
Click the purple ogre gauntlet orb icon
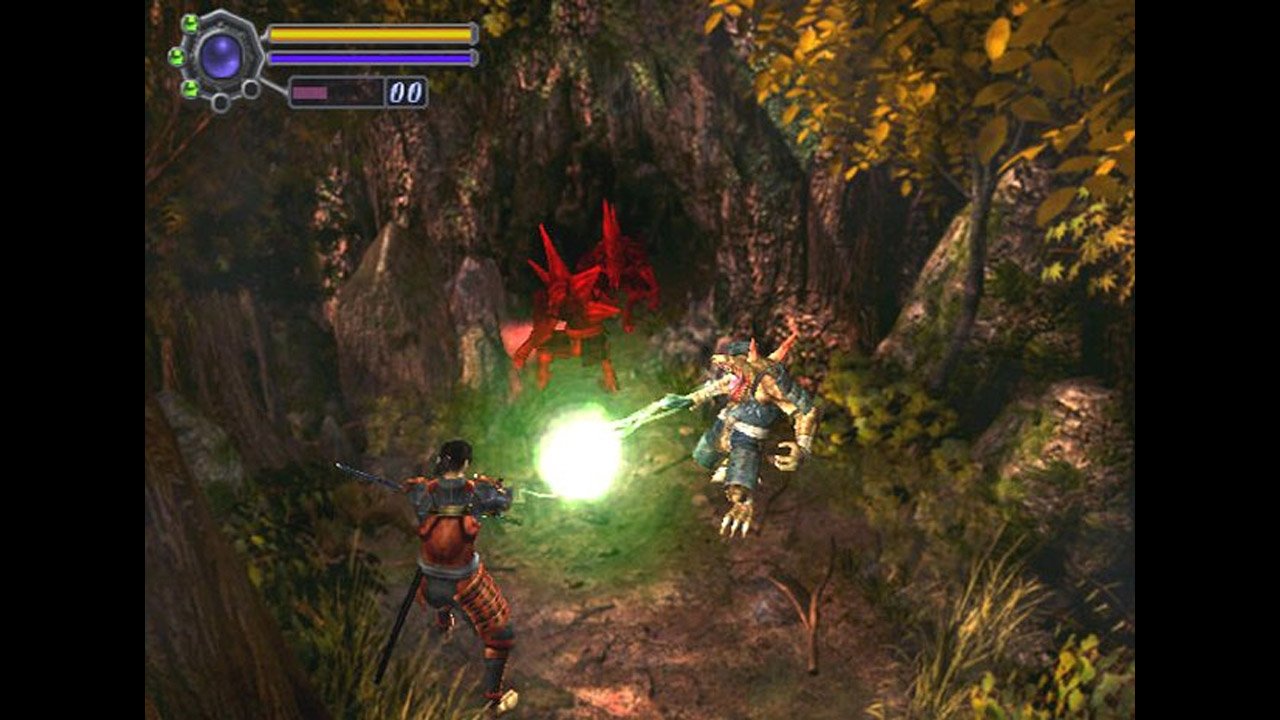click(x=220, y=56)
